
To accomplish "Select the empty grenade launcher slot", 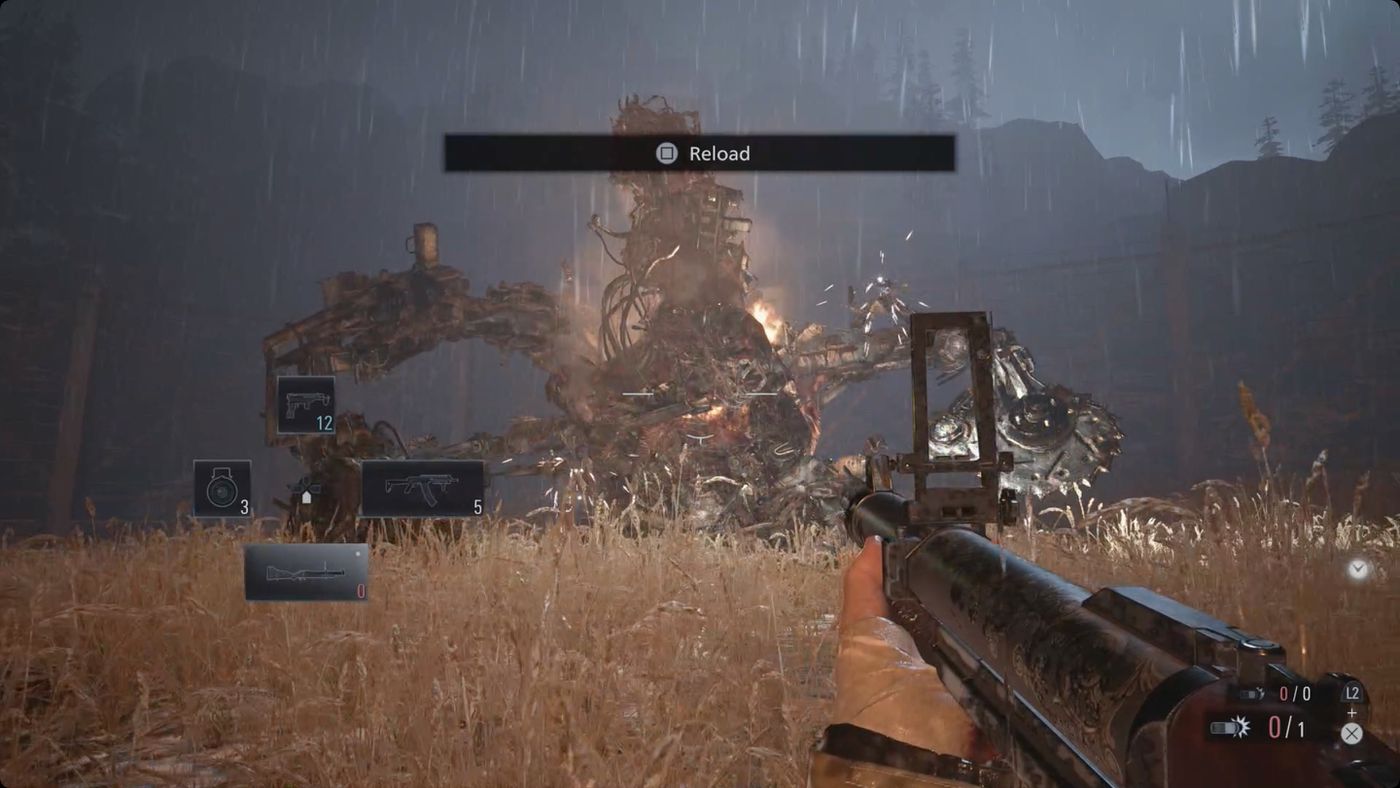I will [306, 572].
